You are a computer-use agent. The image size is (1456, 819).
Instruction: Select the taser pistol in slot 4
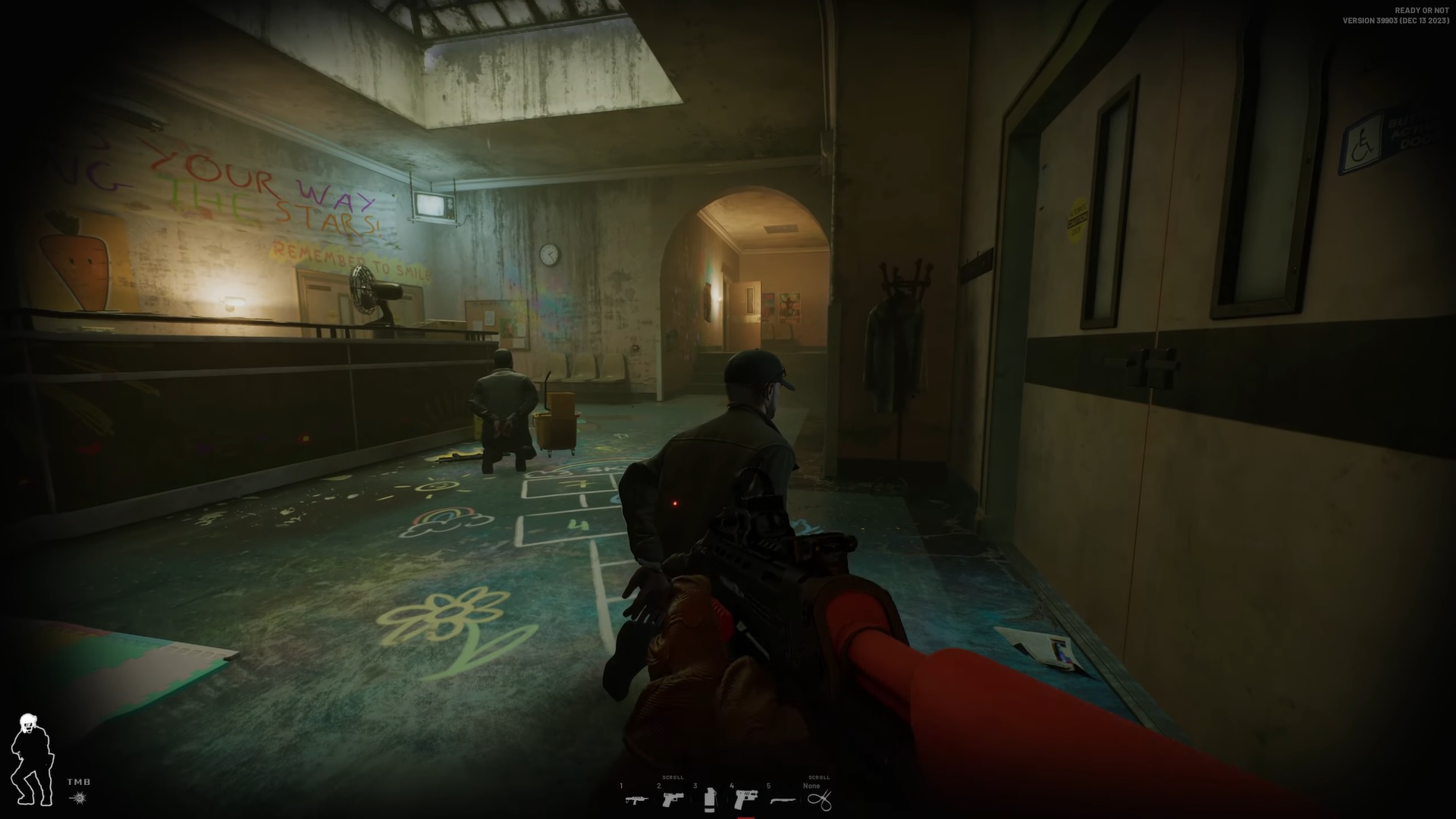[746, 800]
